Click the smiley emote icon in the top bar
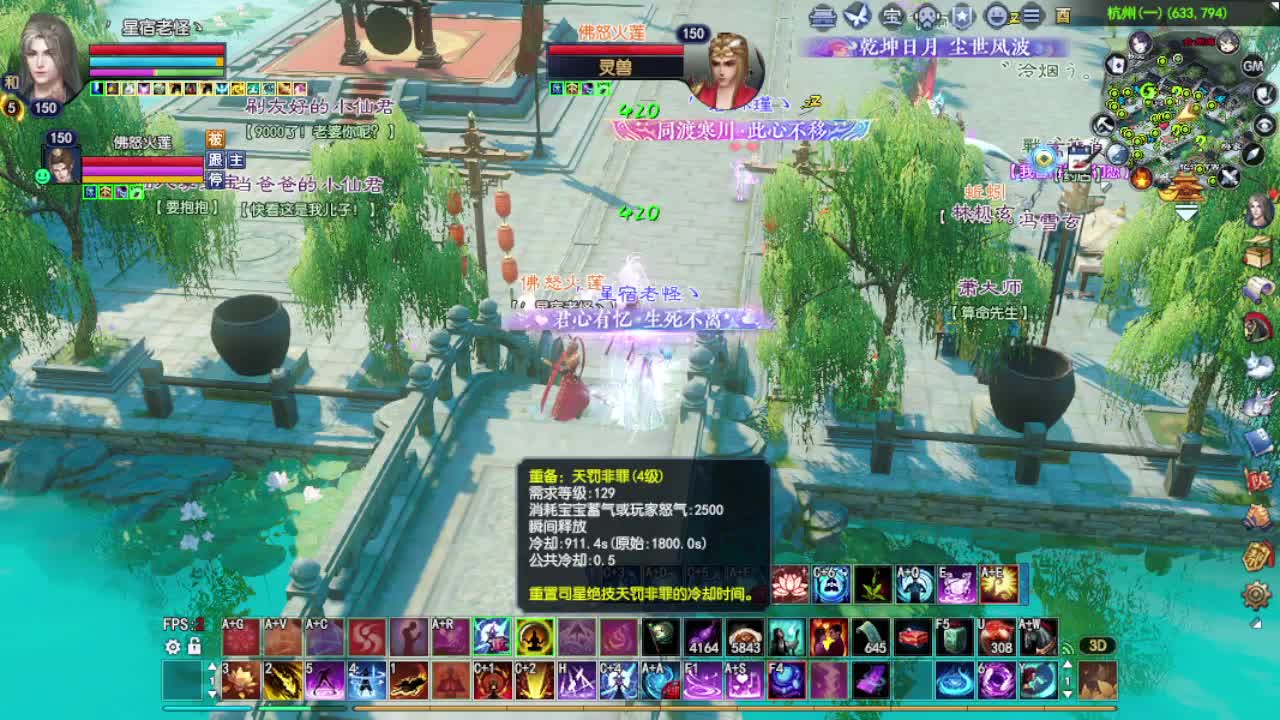 pos(998,16)
